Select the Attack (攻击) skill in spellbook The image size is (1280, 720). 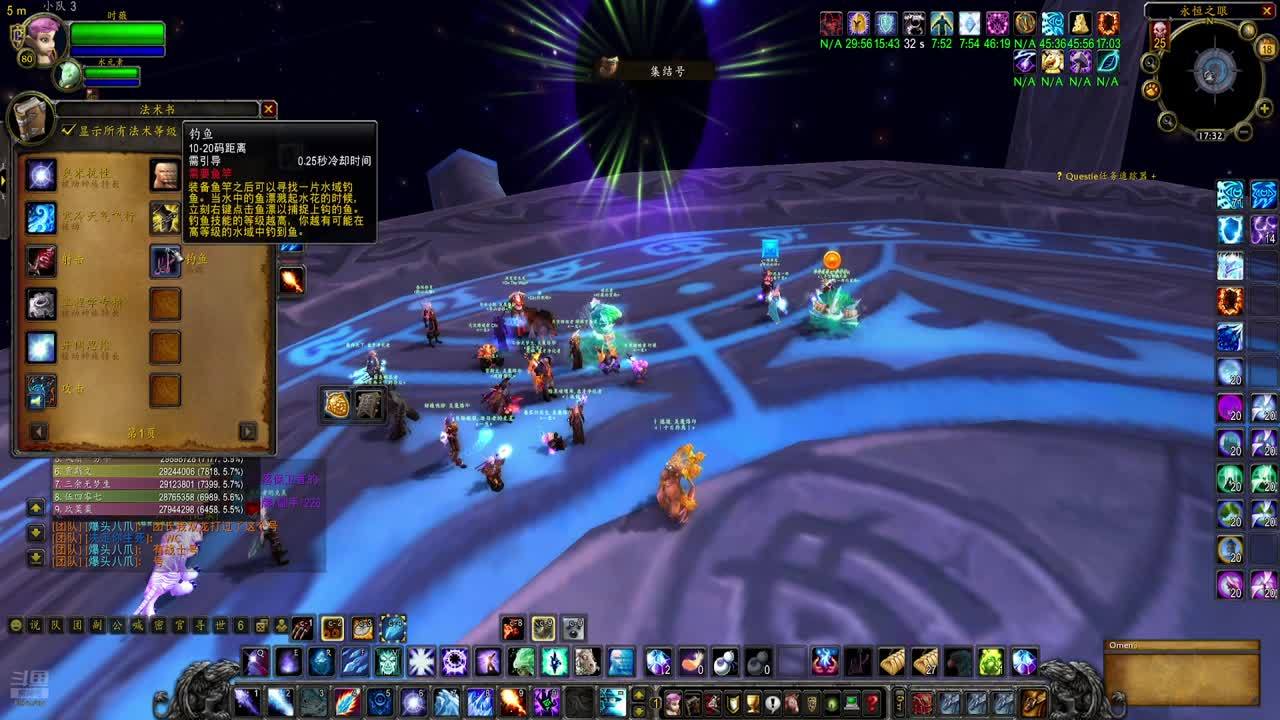(x=41, y=391)
